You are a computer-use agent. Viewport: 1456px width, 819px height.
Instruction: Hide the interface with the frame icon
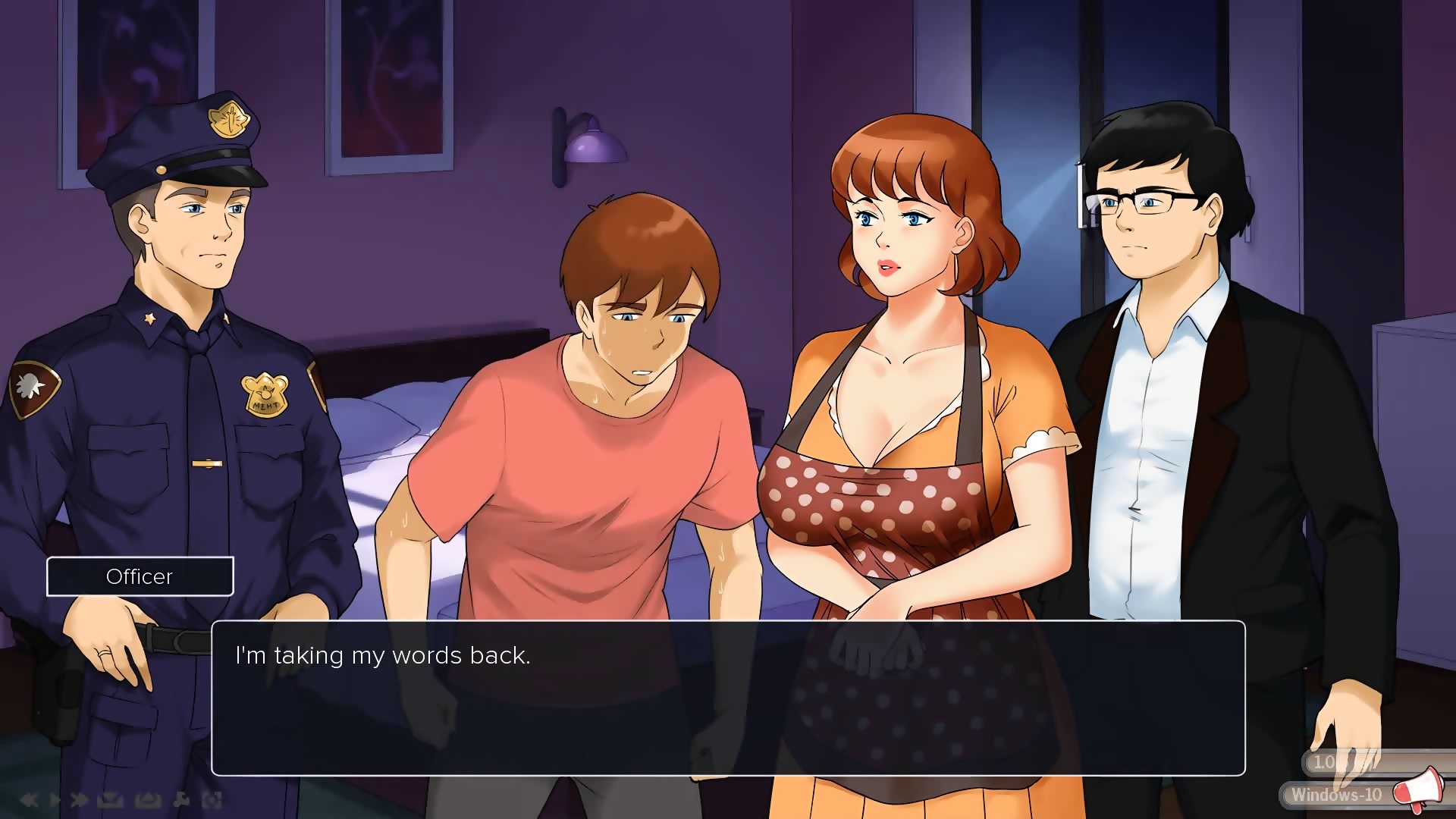(212, 799)
